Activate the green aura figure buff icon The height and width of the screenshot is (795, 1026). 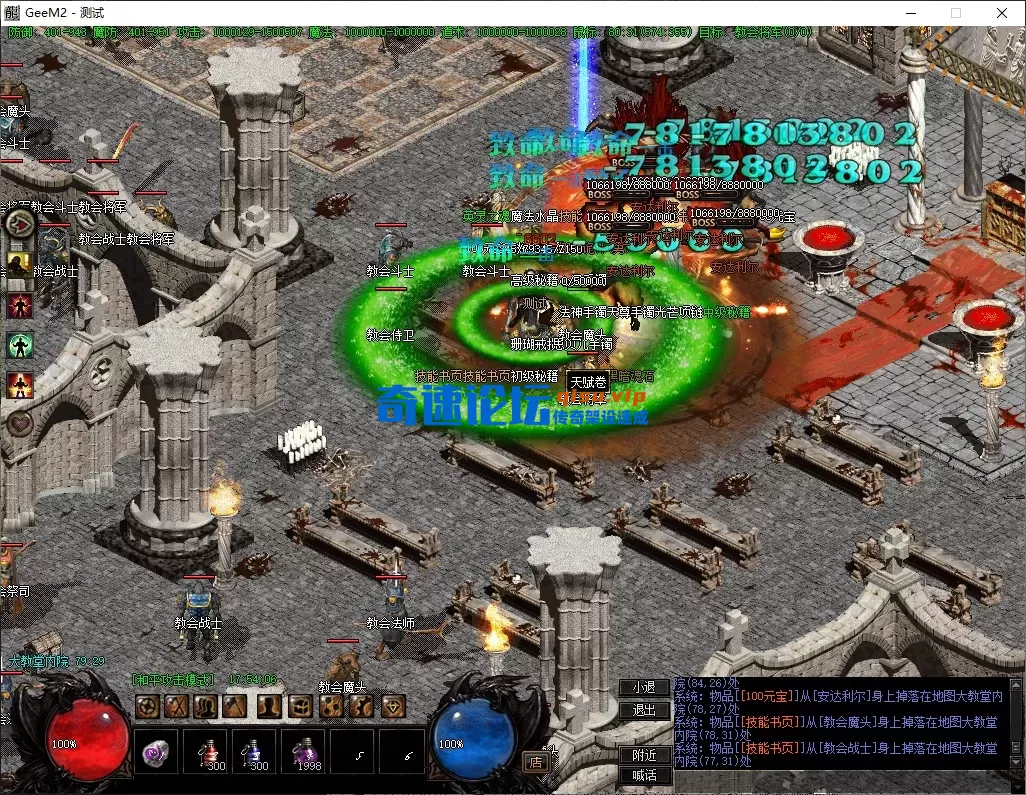19,345
